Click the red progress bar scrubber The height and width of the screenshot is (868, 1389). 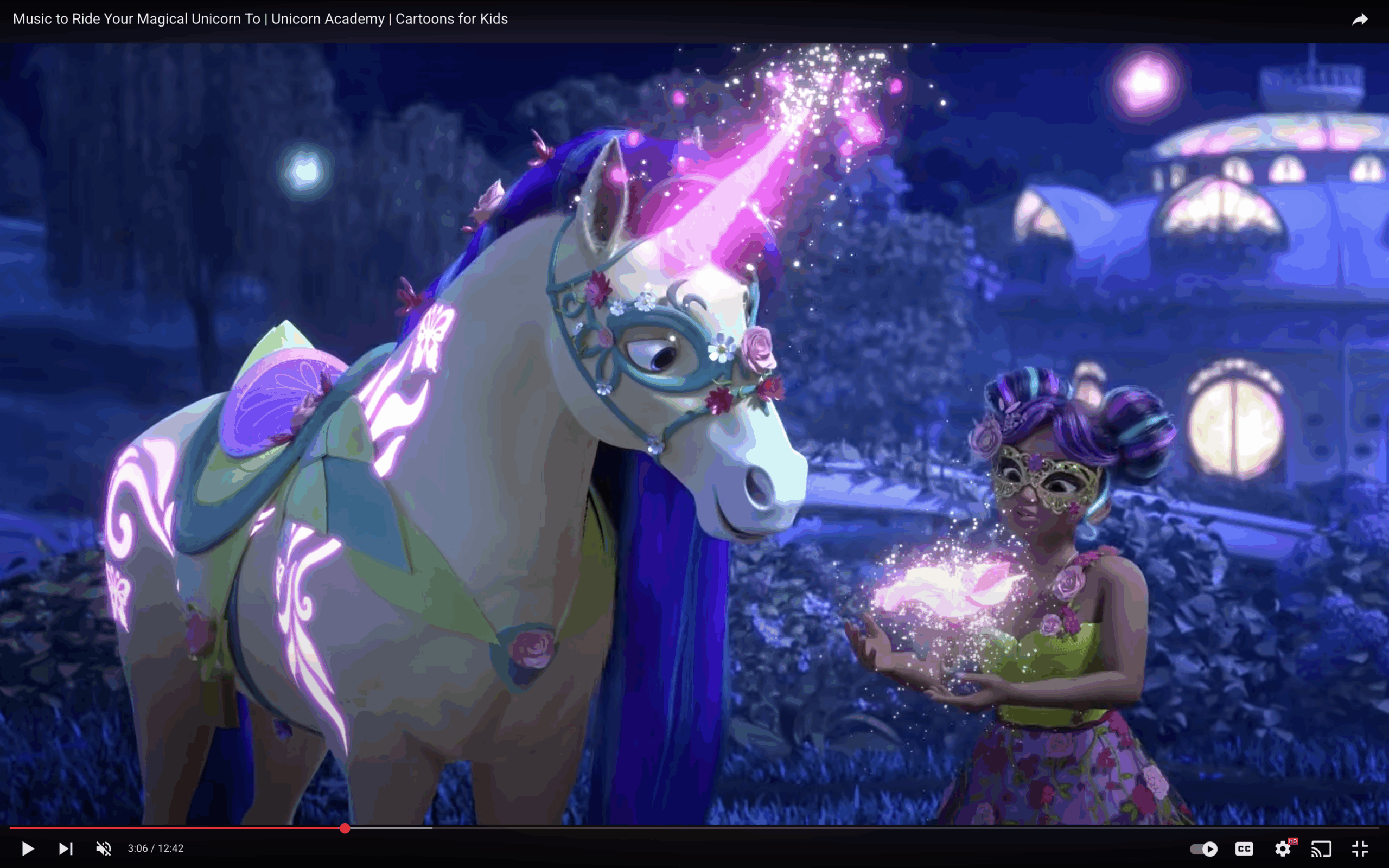[x=345, y=828]
